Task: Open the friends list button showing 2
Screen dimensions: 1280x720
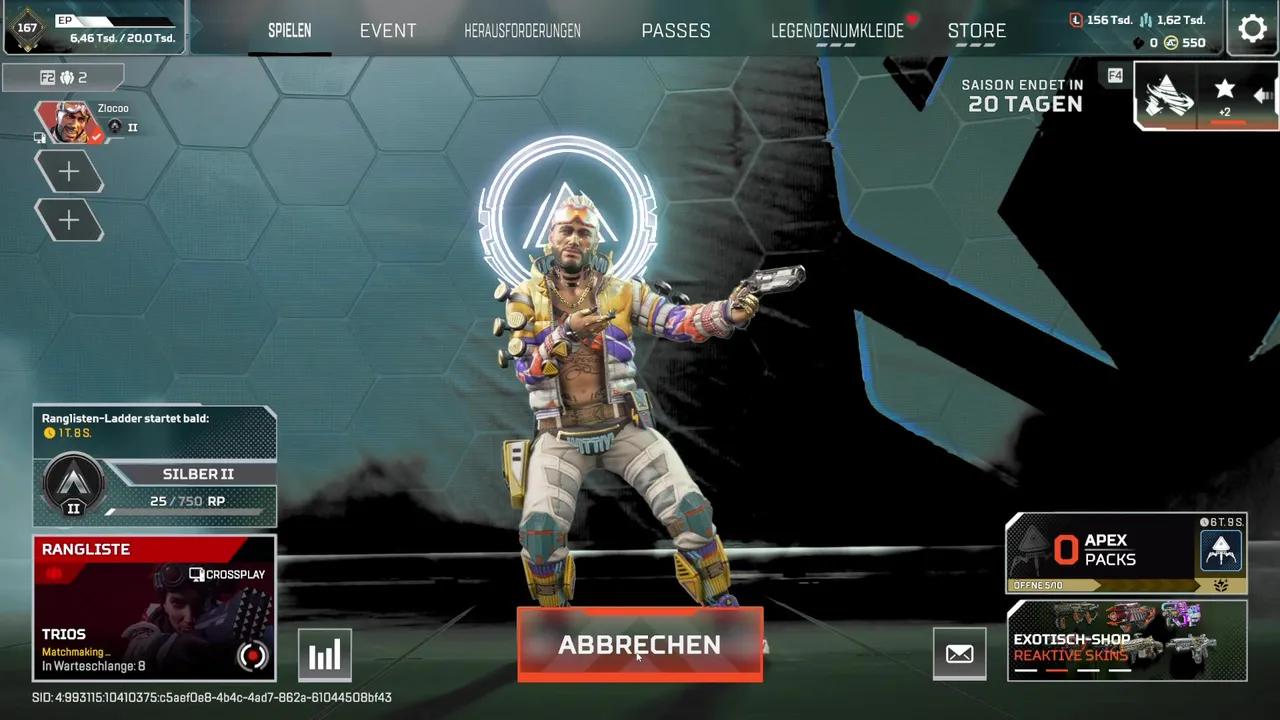Action: (x=64, y=77)
